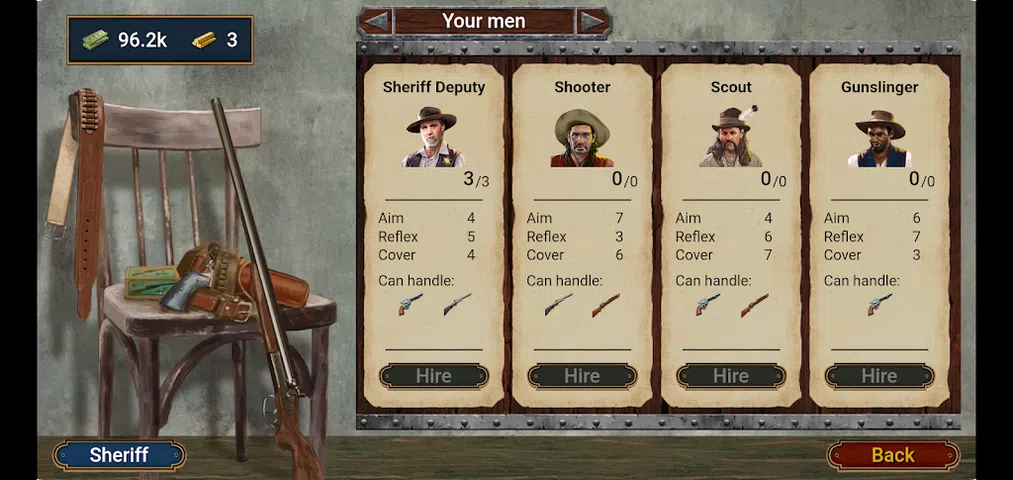Select the Gunslinger portrait

pos(879,138)
